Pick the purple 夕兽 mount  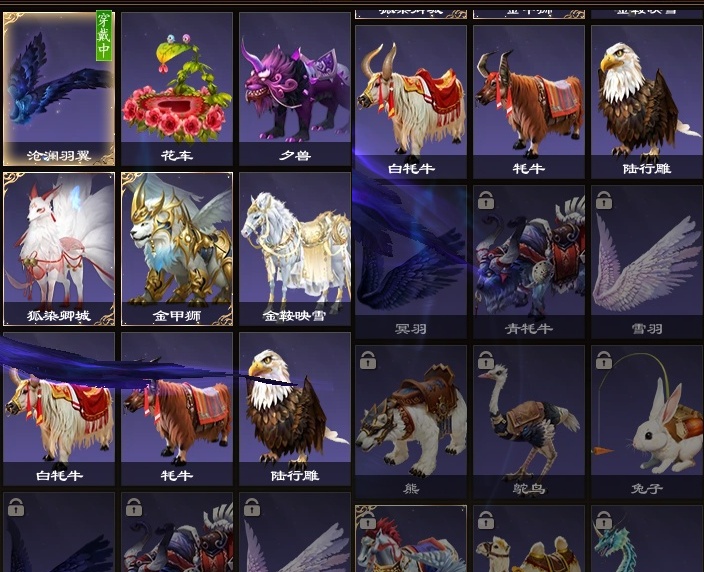(294, 90)
